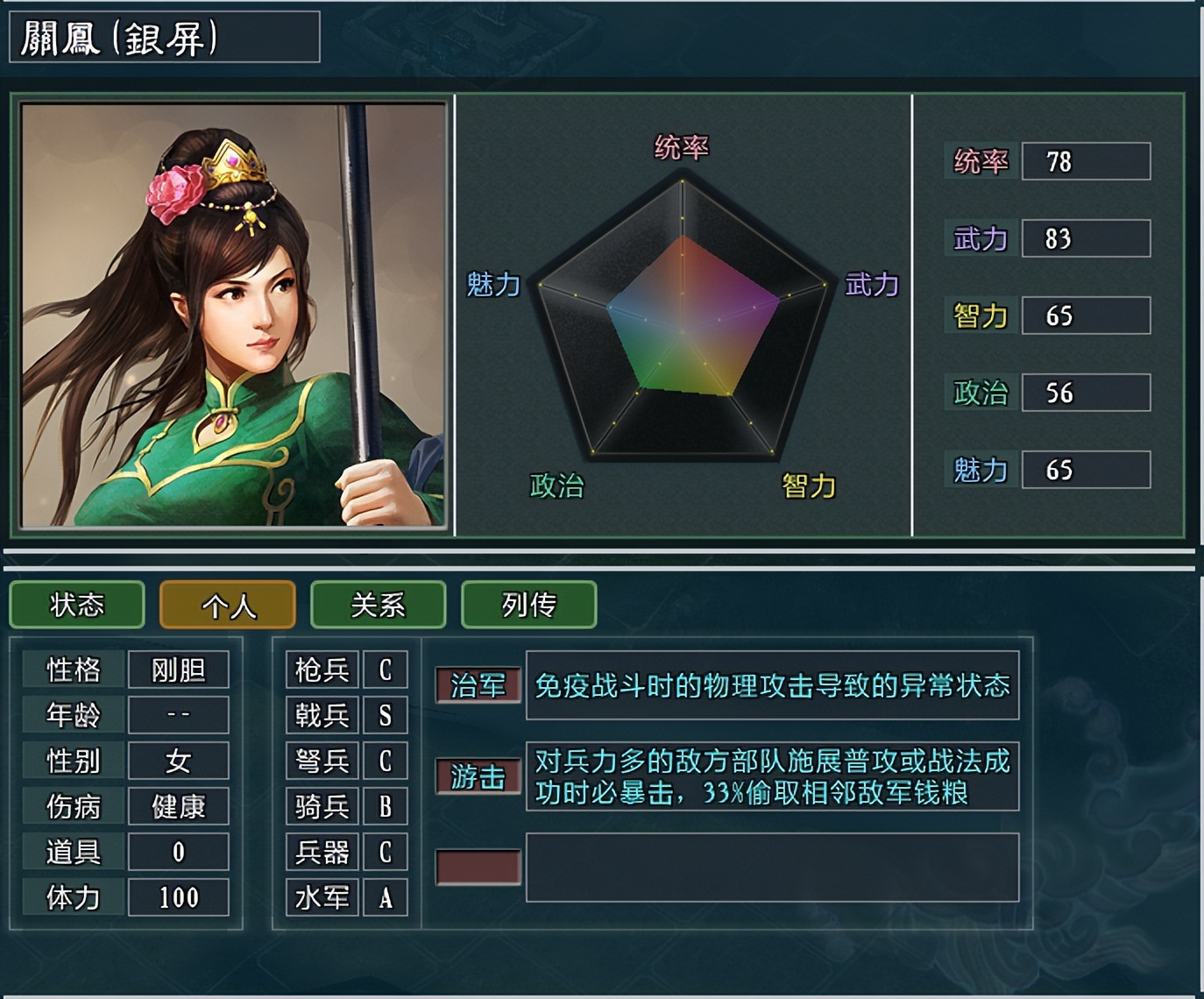Open the 列传 tab
This screenshot has width=1204, height=999.
point(528,604)
